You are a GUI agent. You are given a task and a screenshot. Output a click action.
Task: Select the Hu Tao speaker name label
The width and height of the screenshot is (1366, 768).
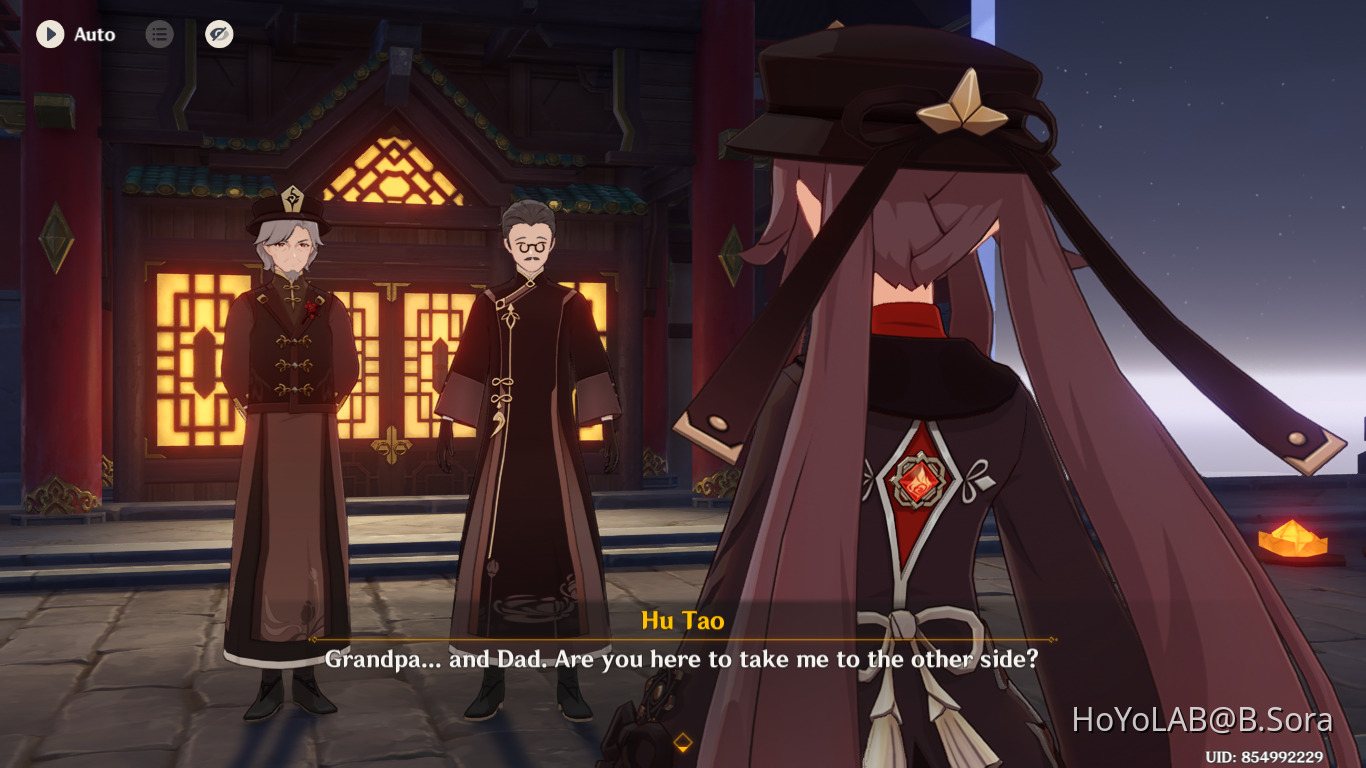pyautogui.click(x=683, y=620)
